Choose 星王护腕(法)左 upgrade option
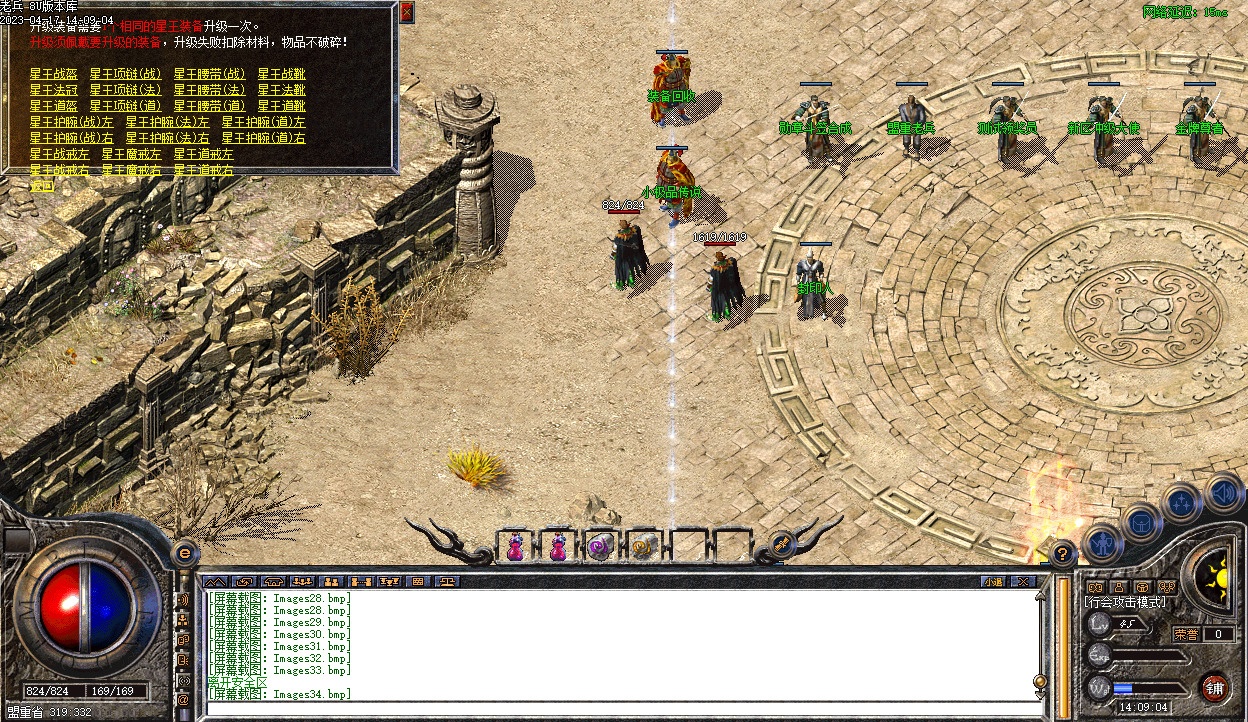 [x=167, y=121]
